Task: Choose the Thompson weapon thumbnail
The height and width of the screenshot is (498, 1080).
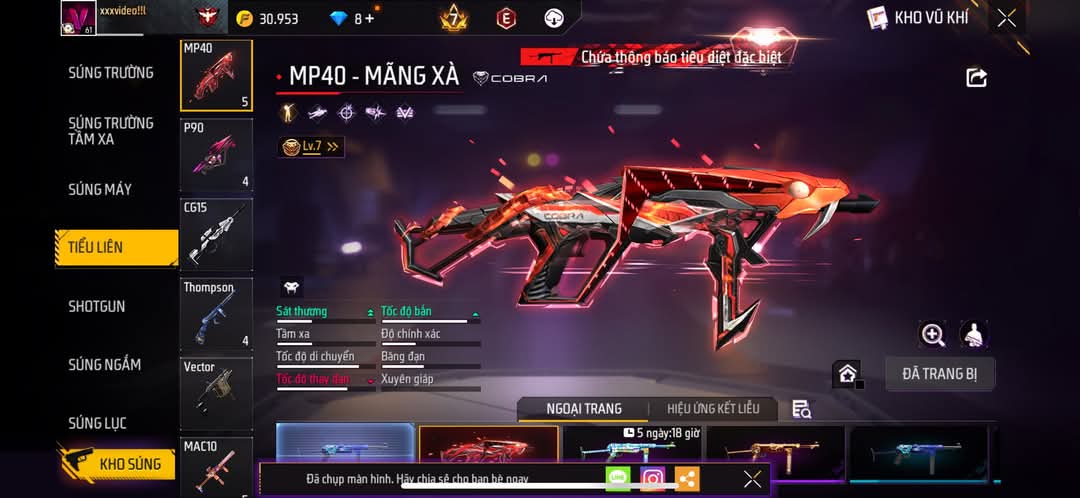Action: tap(216, 314)
